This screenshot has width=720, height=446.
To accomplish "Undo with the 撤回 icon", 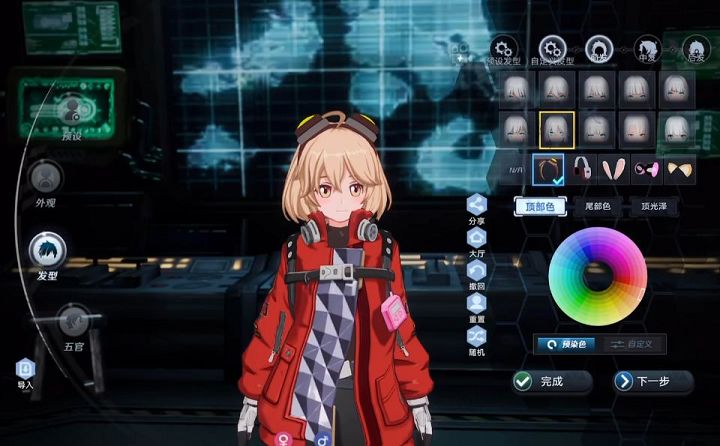I will click(477, 270).
